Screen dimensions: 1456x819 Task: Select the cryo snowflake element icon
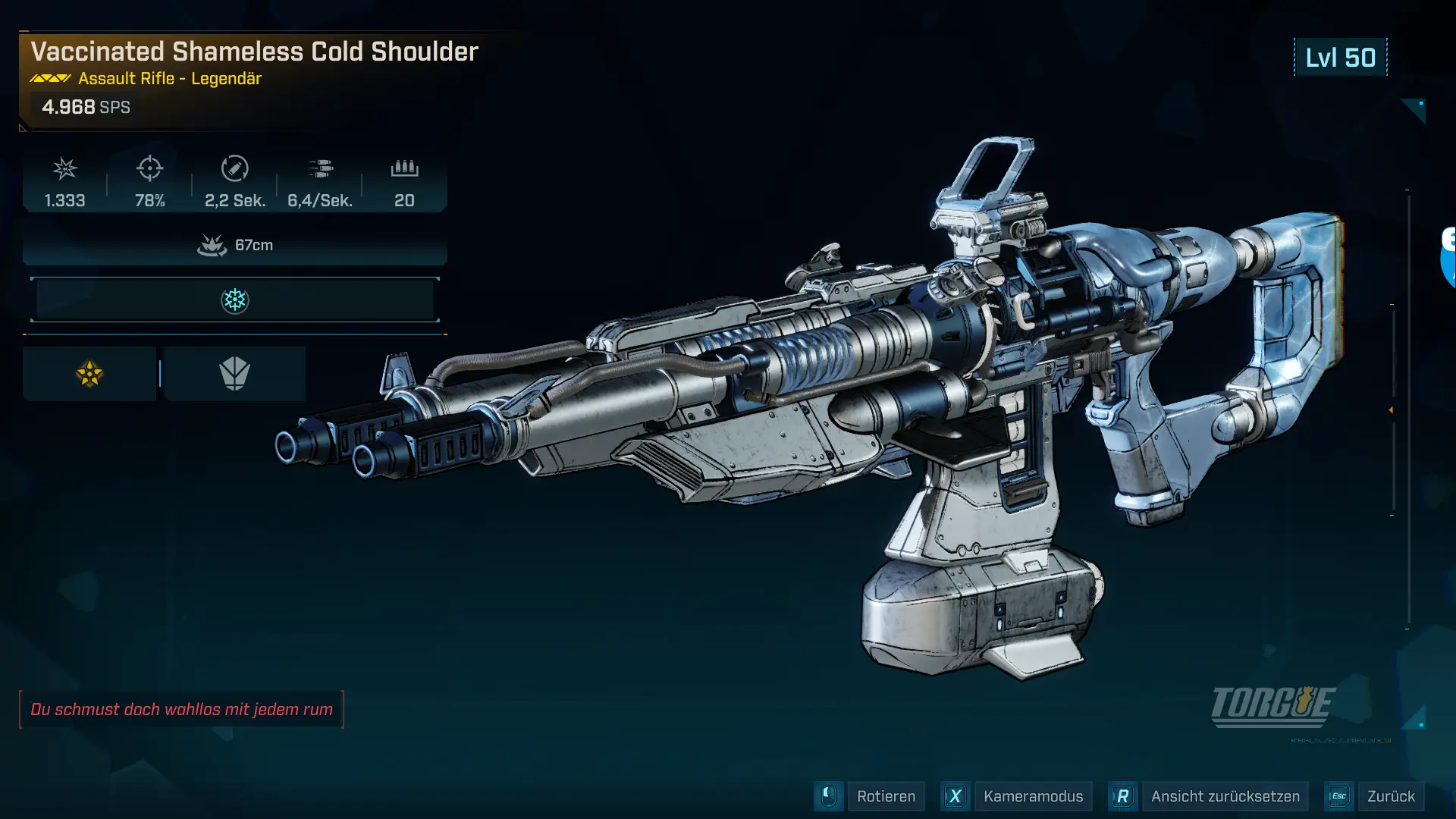point(234,300)
